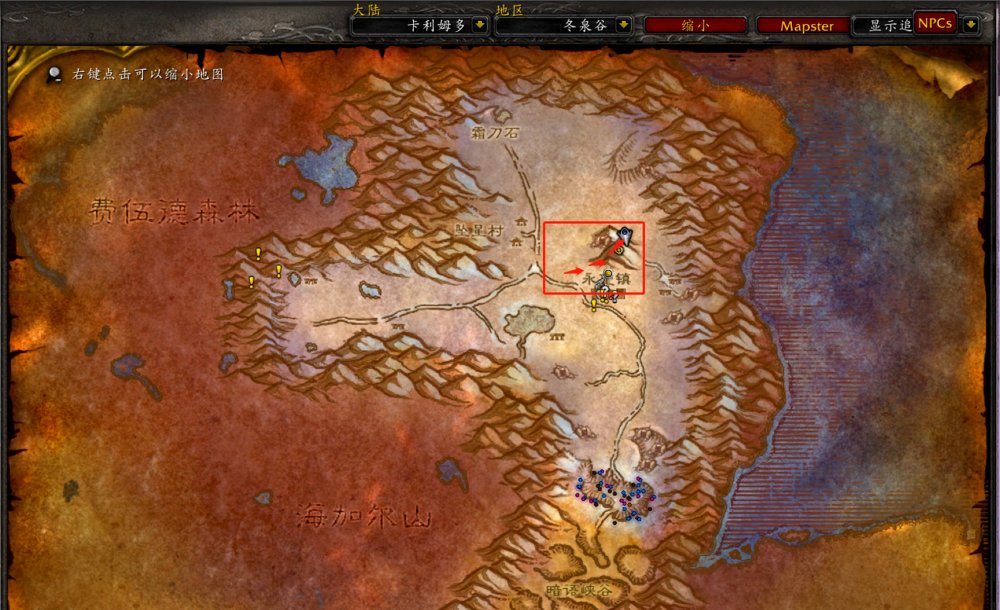Image resolution: width=1000 pixels, height=610 pixels.
Task: Open the 卡利姆多 continent dropdown
Action: 478,26
